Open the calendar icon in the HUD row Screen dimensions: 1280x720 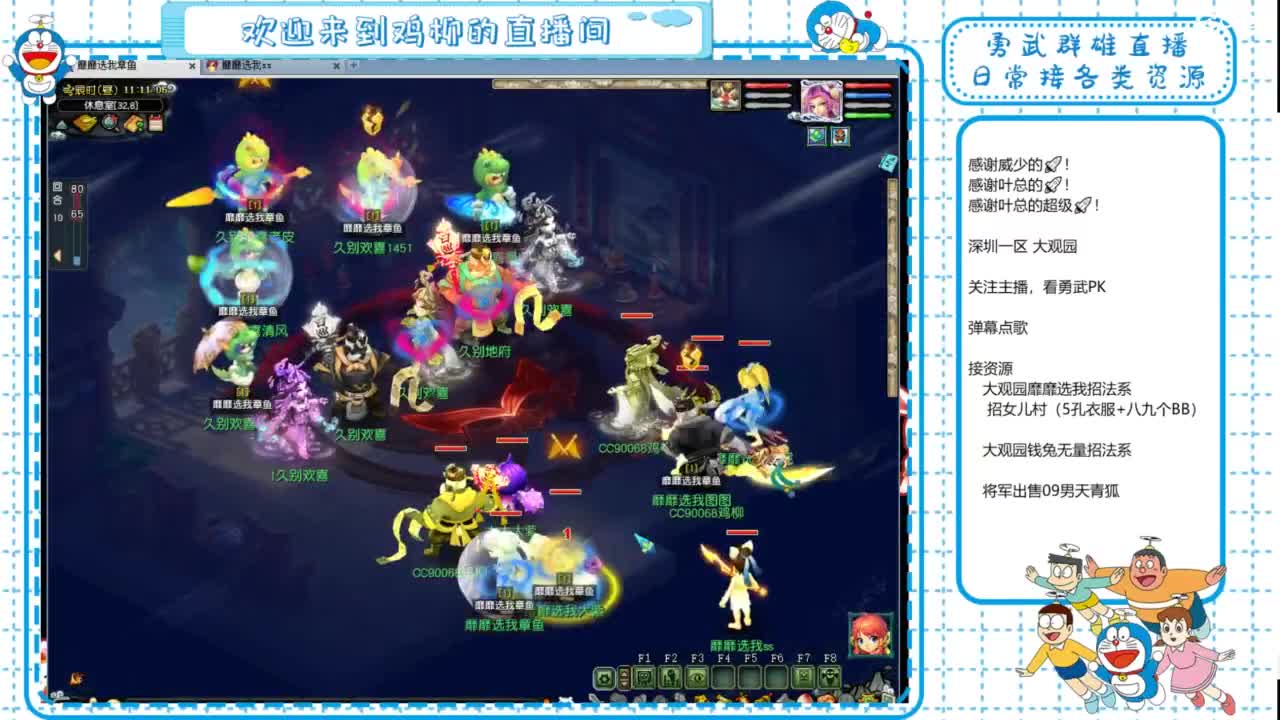click(x=156, y=122)
